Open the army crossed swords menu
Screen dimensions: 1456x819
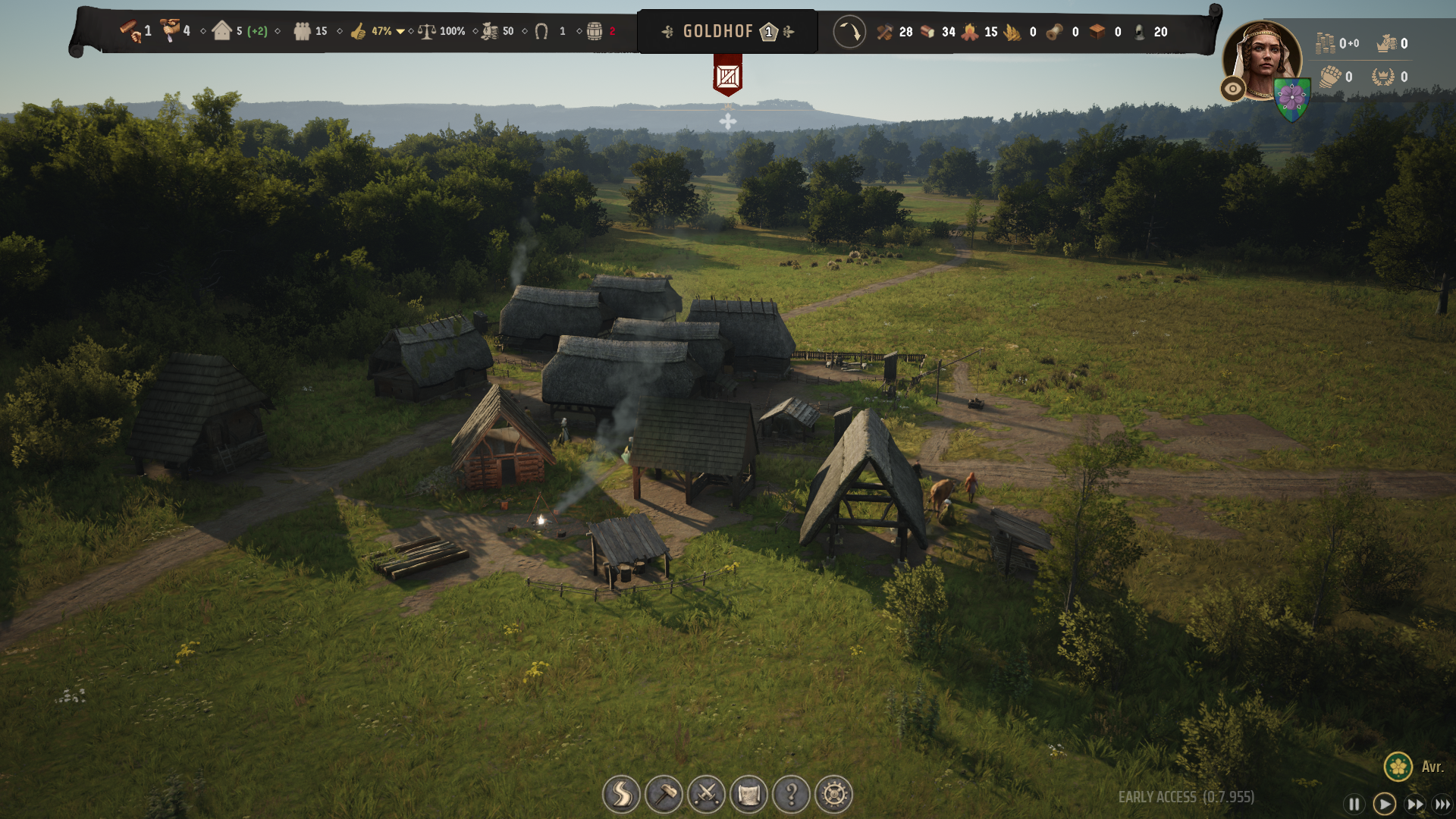(x=706, y=794)
